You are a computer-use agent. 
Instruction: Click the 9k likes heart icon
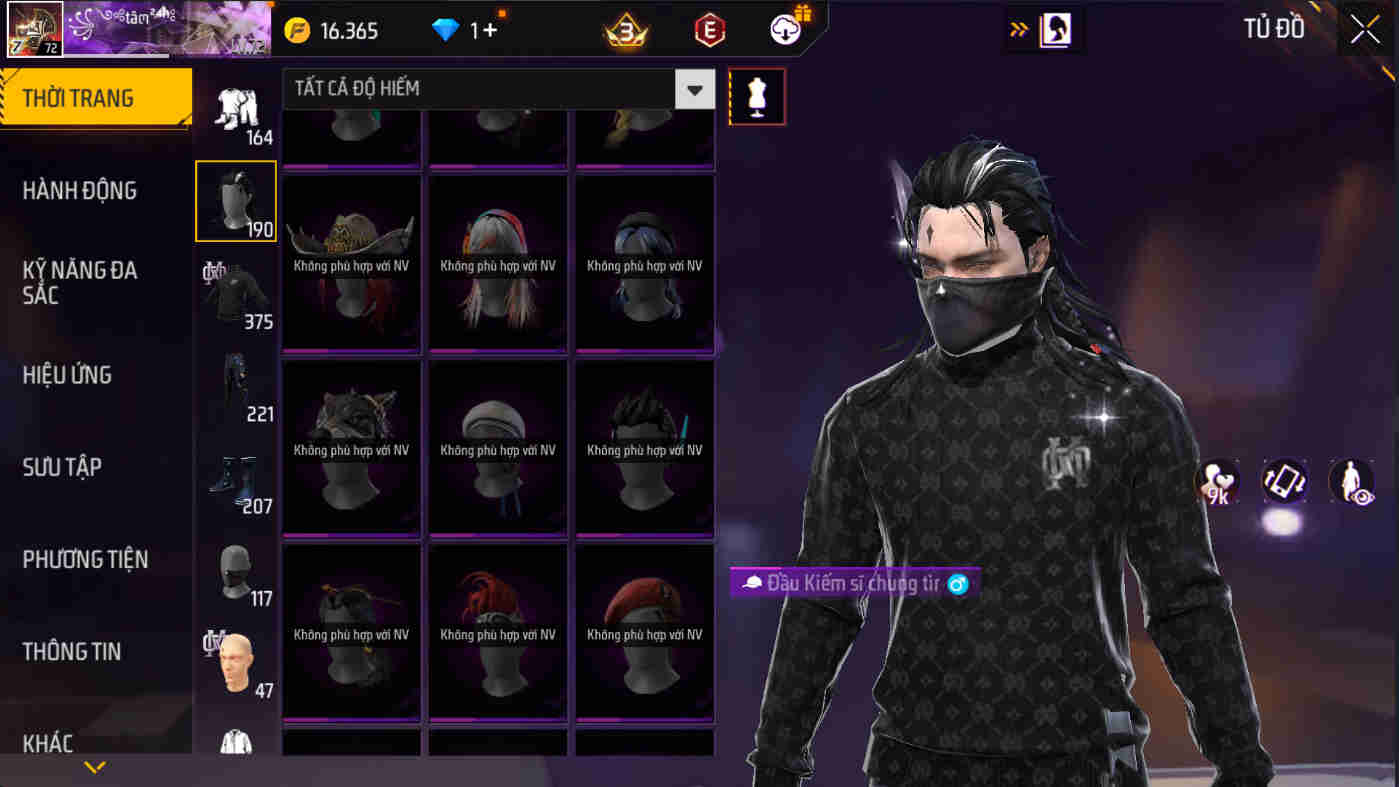tap(1216, 481)
